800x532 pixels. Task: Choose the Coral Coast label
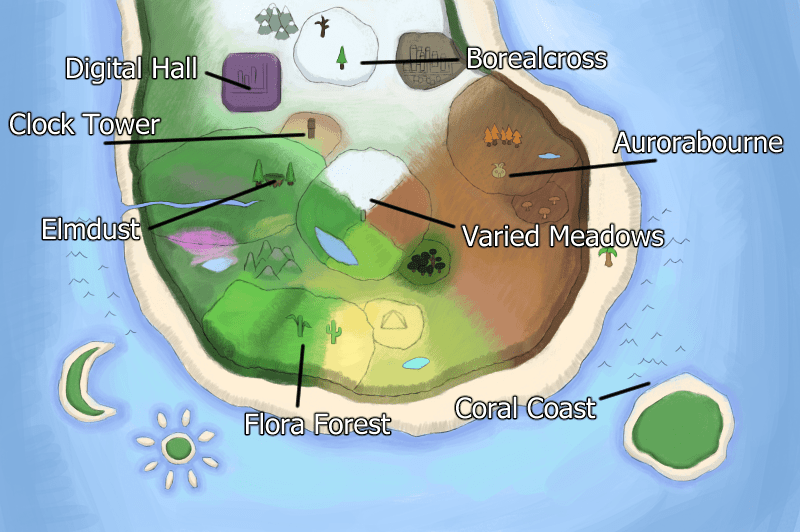click(x=525, y=408)
